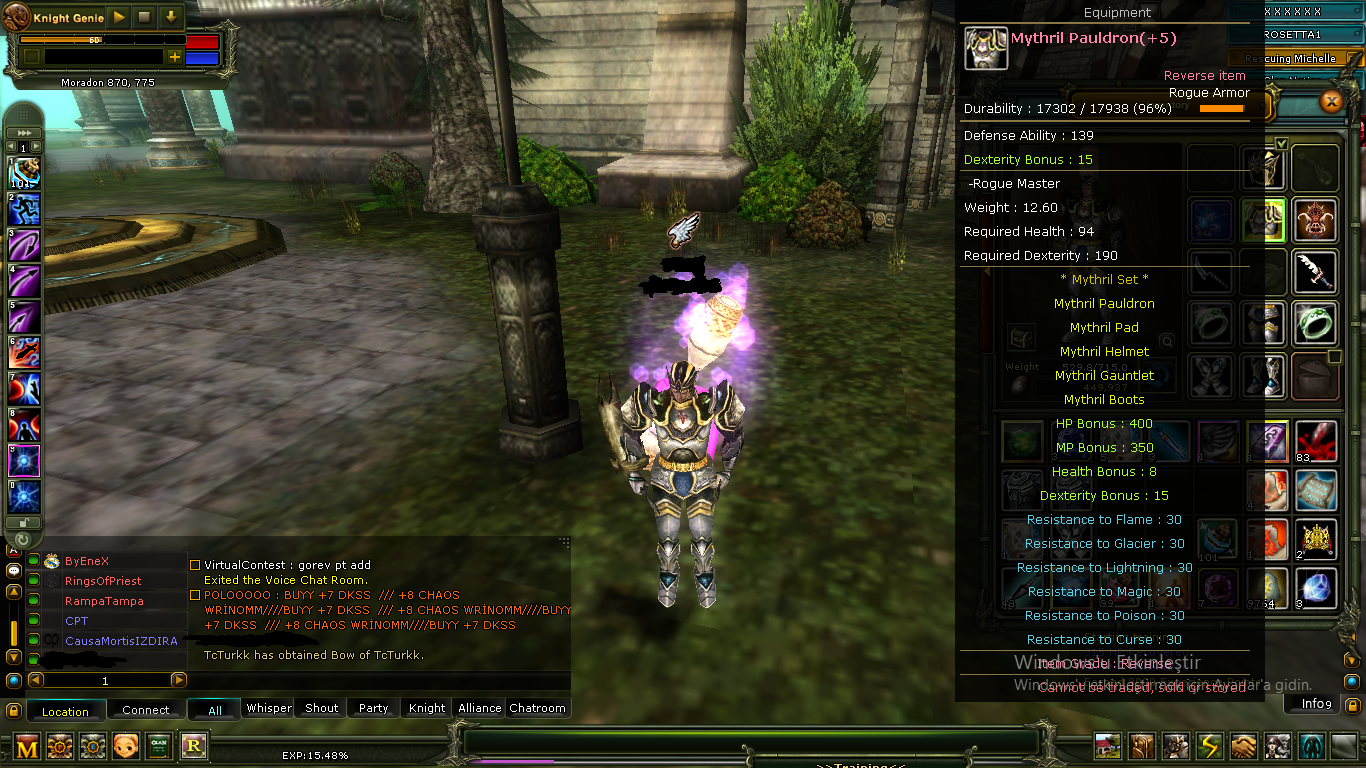Image resolution: width=1366 pixels, height=768 pixels.
Task: Open trading with the handshake icon
Action: pos(1242,744)
